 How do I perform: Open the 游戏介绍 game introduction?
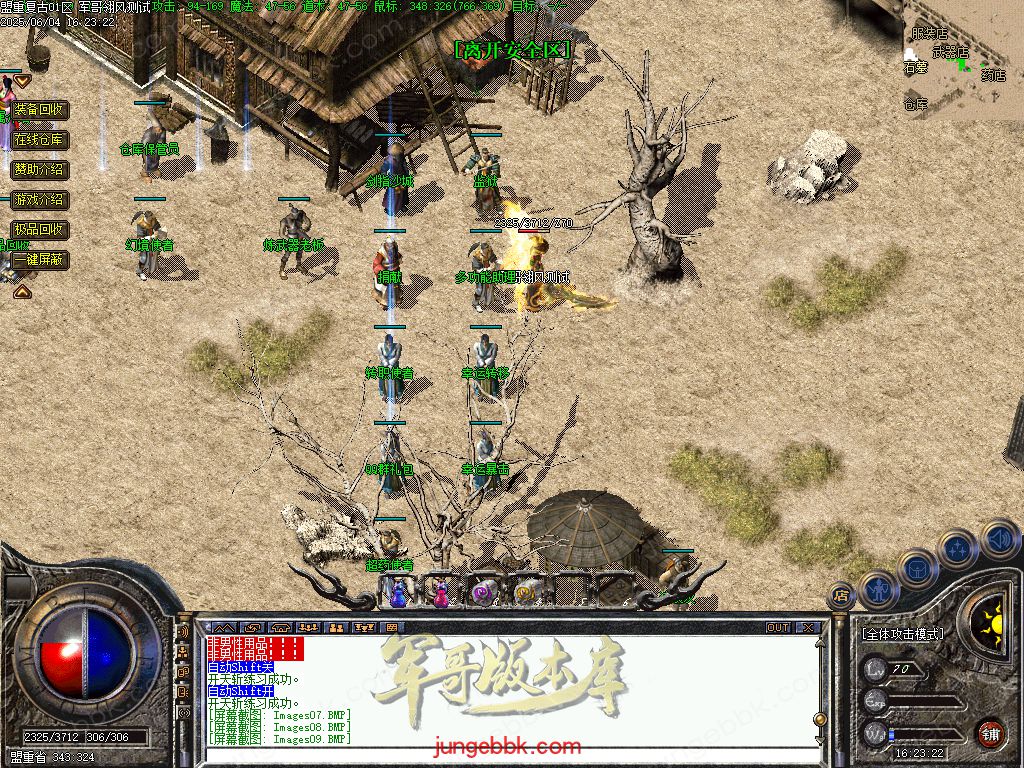pyautogui.click(x=40, y=200)
